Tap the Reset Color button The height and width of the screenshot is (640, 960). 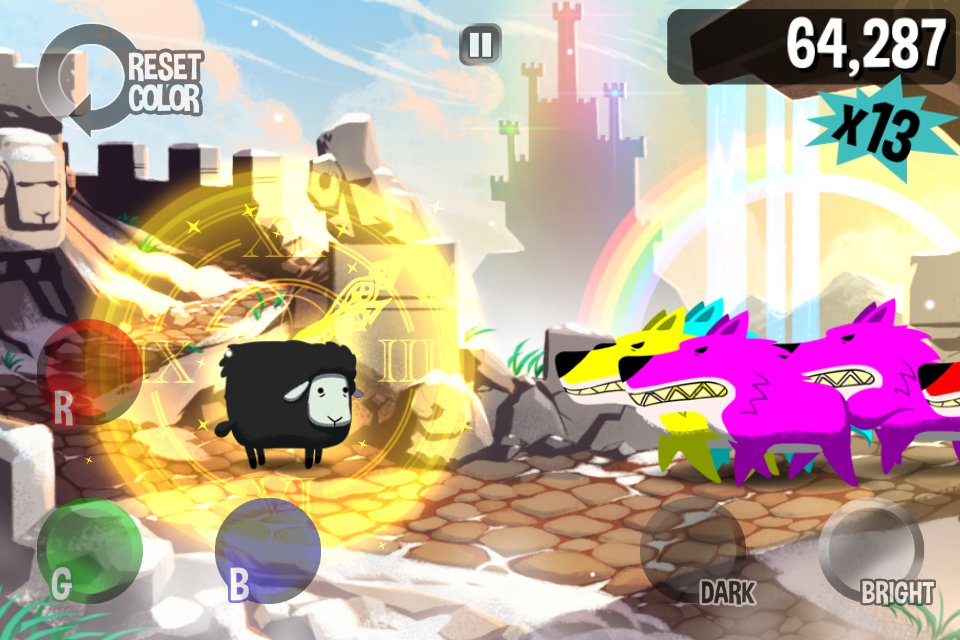[x=120, y=82]
